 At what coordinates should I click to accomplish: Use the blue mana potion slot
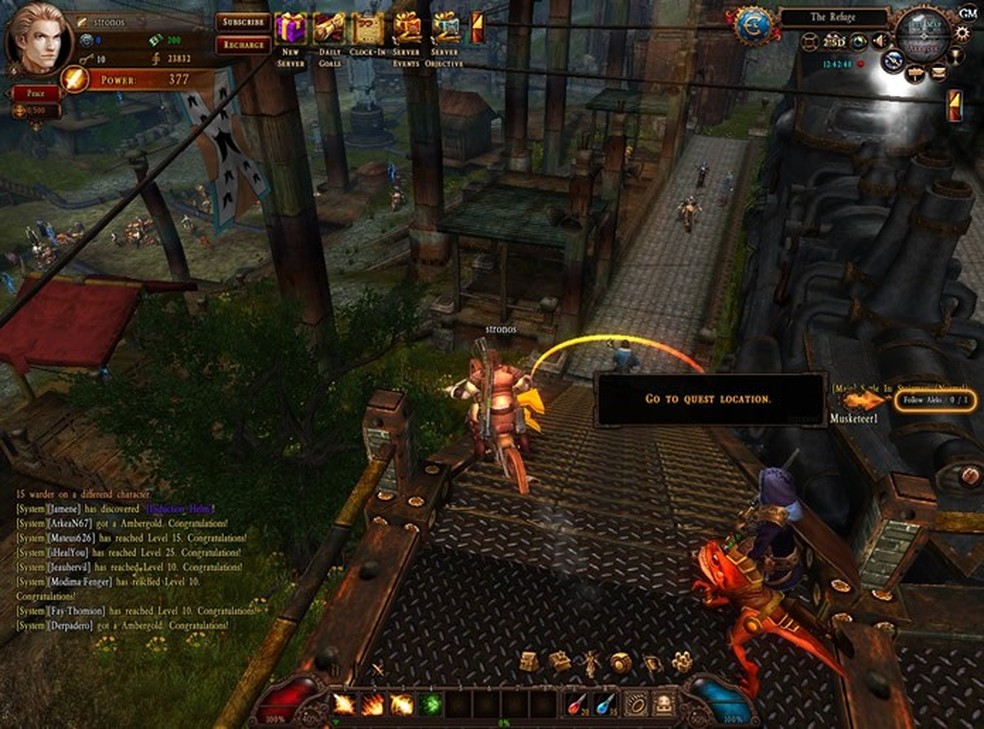click(605, 703)
